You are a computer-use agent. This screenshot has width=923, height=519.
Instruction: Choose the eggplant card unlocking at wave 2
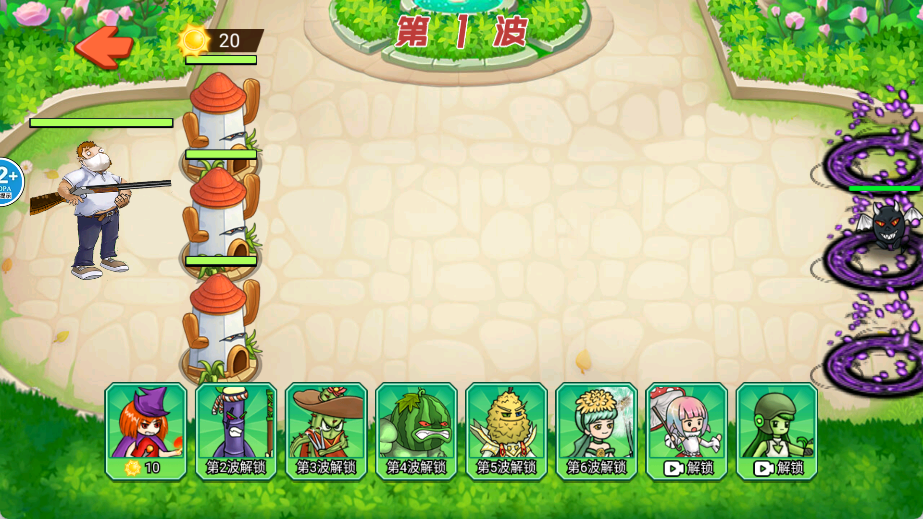point(236,431)
